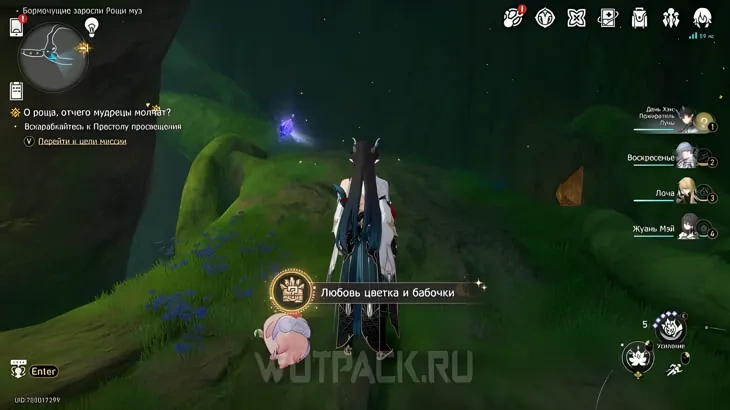The image size is (730, 410).
Task: Switch to party member Воскресенье
Action: (688, 155)
